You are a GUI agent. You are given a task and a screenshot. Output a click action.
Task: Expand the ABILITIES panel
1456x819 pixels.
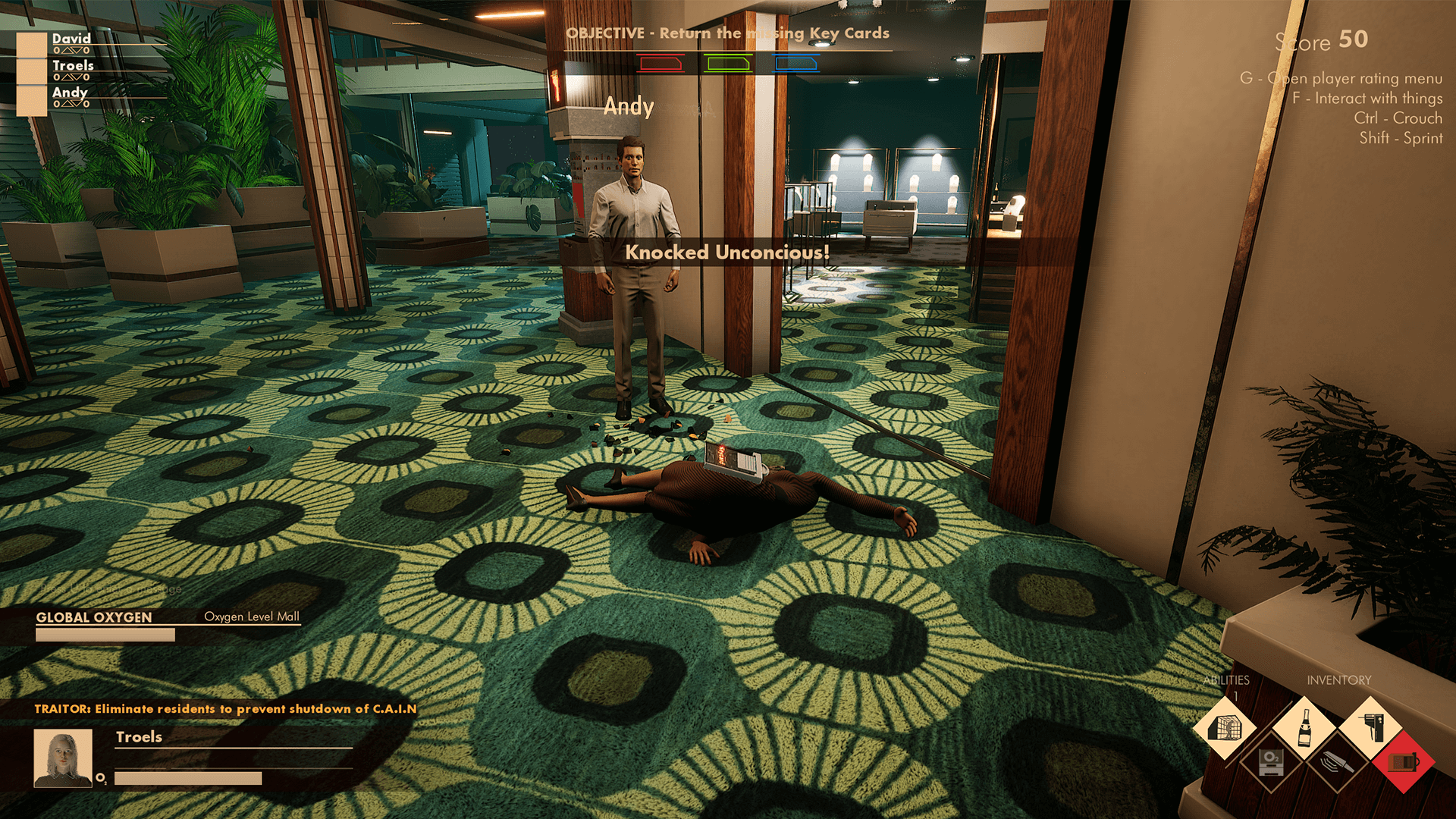point(1226,680)
